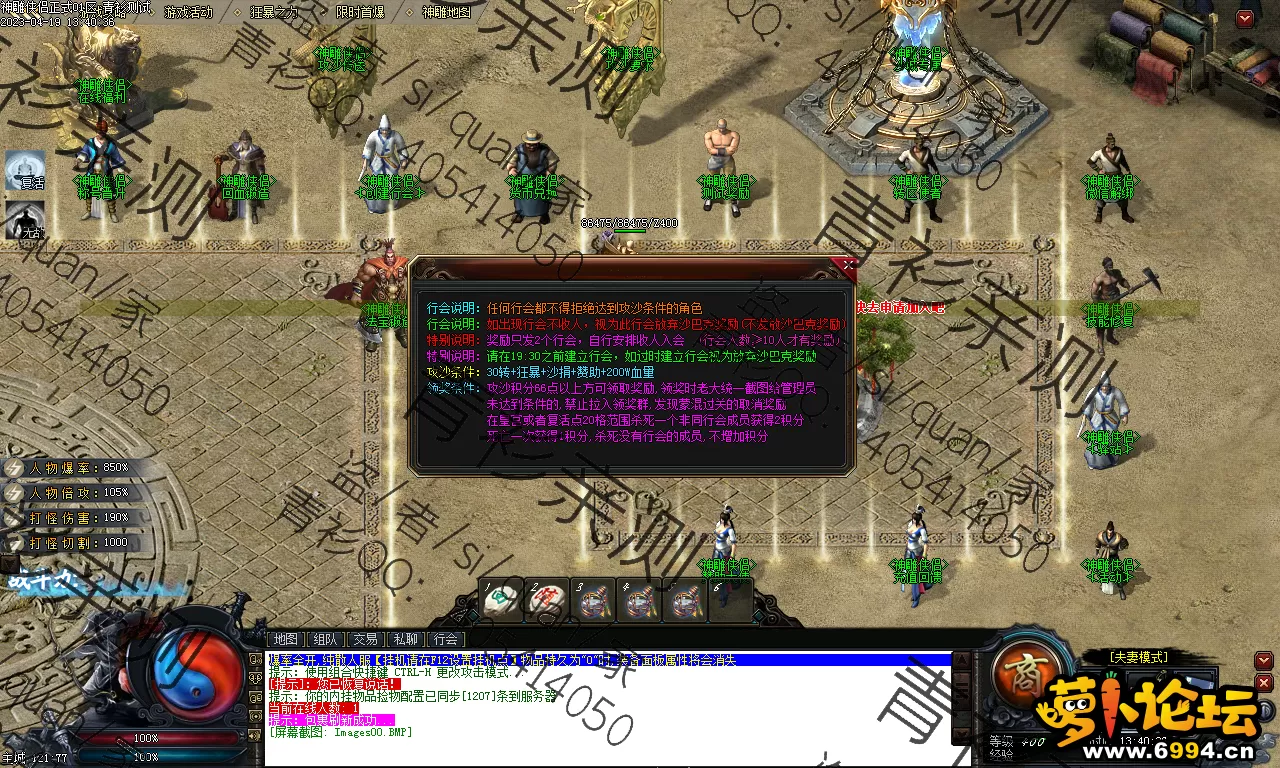Use the item in hotbar slot 1

(x=498, y=600)
